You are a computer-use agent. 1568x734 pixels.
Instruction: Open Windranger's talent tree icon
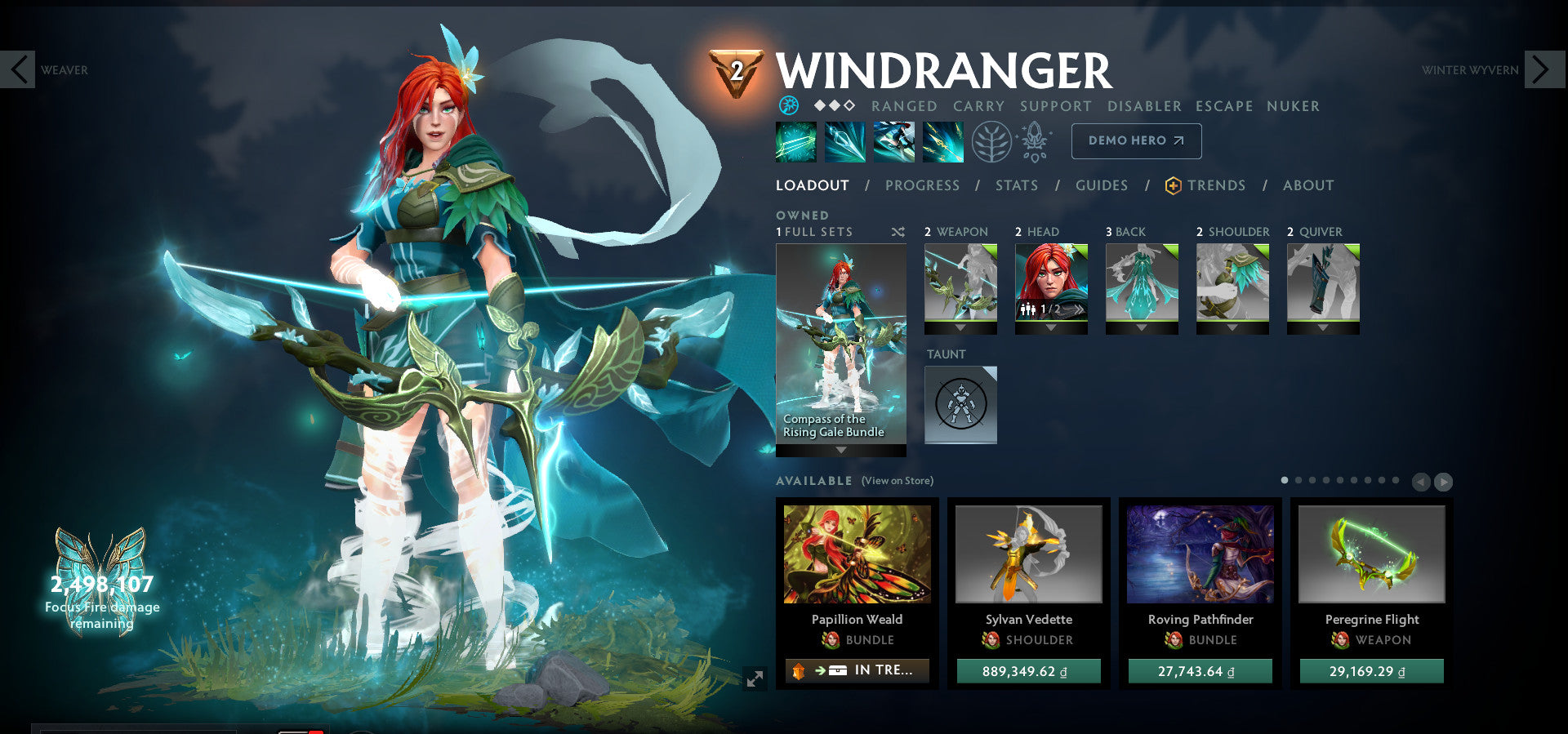click(991, 140)
